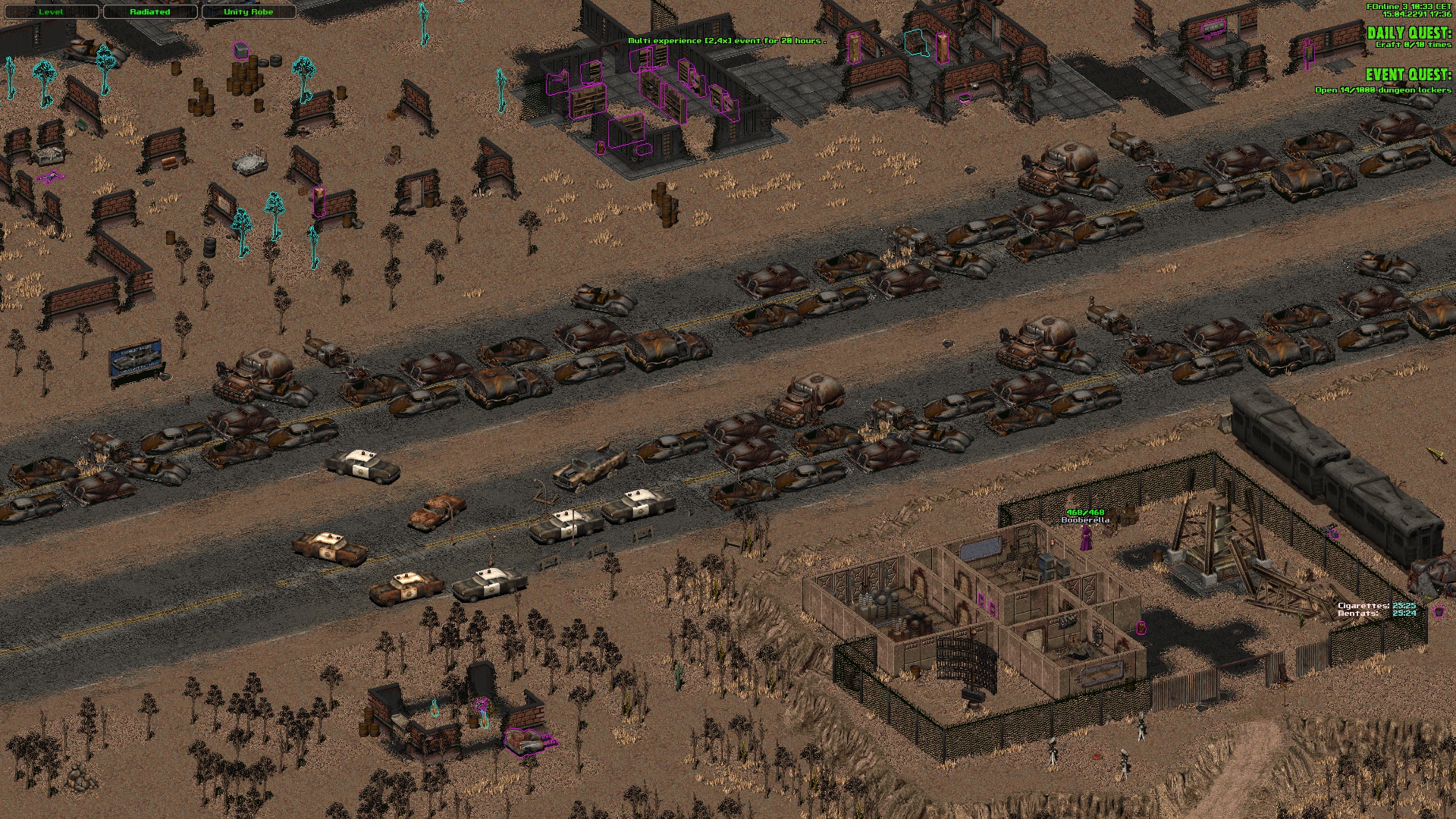Viewport: 1456px width, 819px height.
Task: Open the Unity Robe indicator
Action: [x=248, y=12]
